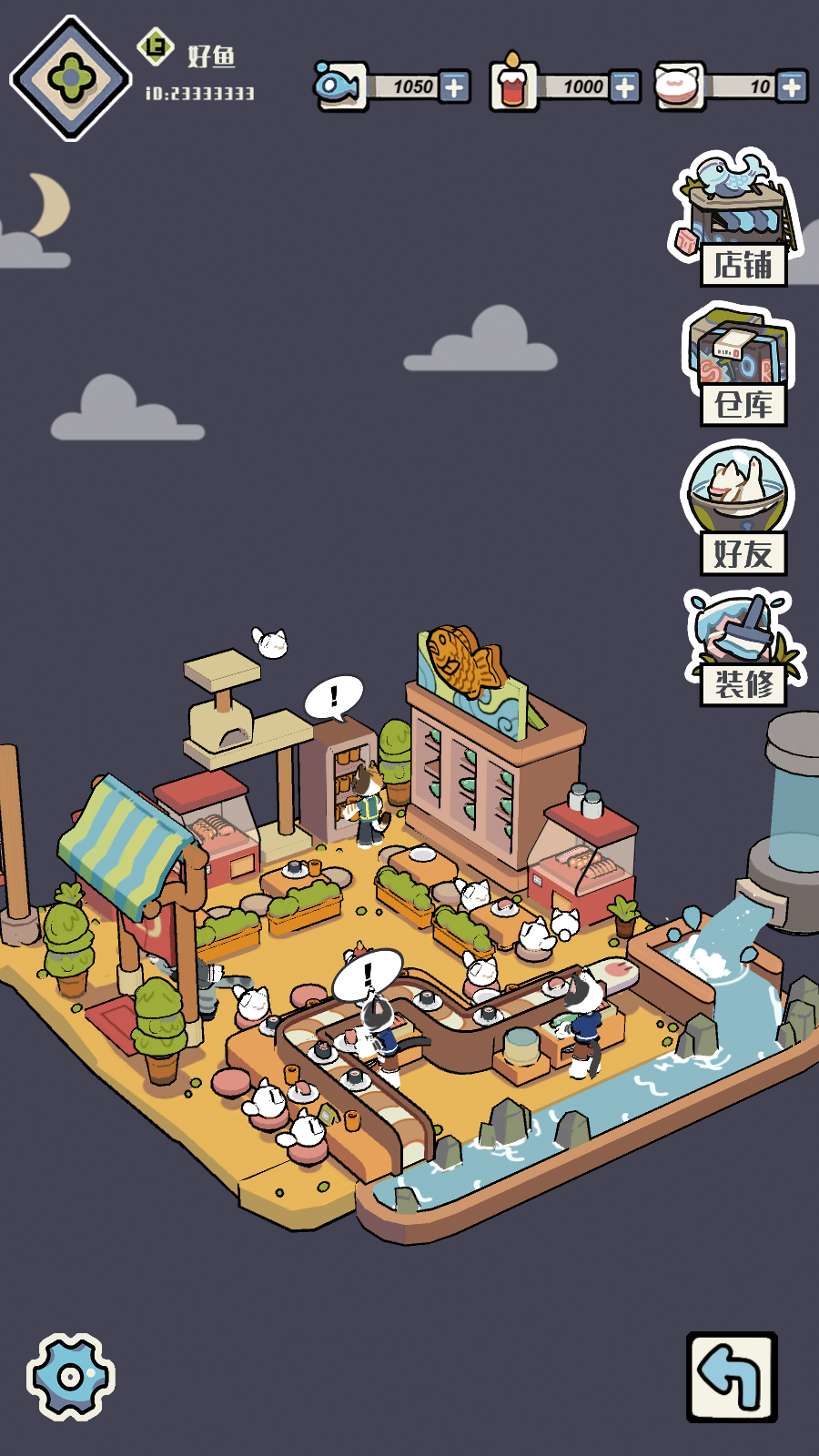Open the player profile avatar diamond
This screenshot has height=1456, width=819.
point(70,78)
